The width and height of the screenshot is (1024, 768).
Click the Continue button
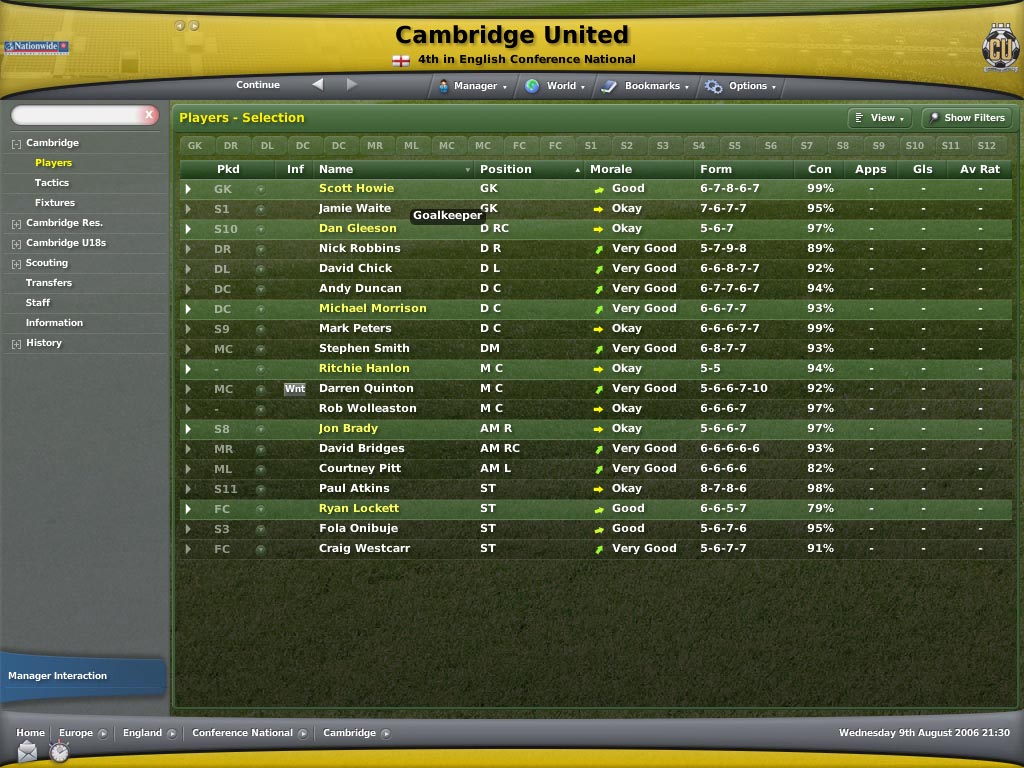point(258,85)
